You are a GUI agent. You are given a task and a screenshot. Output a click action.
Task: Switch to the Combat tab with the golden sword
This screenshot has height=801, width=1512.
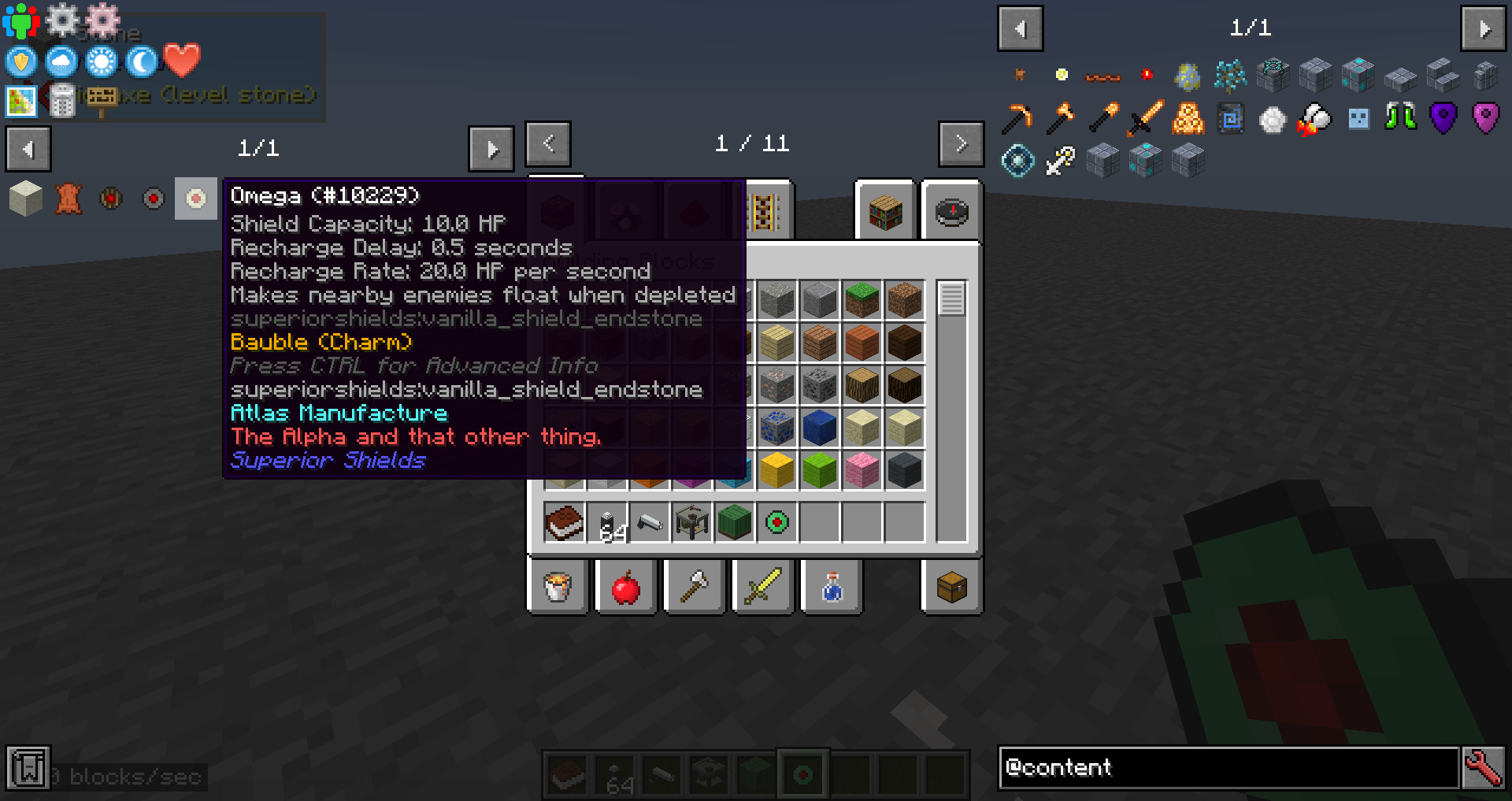pos(762,587)
